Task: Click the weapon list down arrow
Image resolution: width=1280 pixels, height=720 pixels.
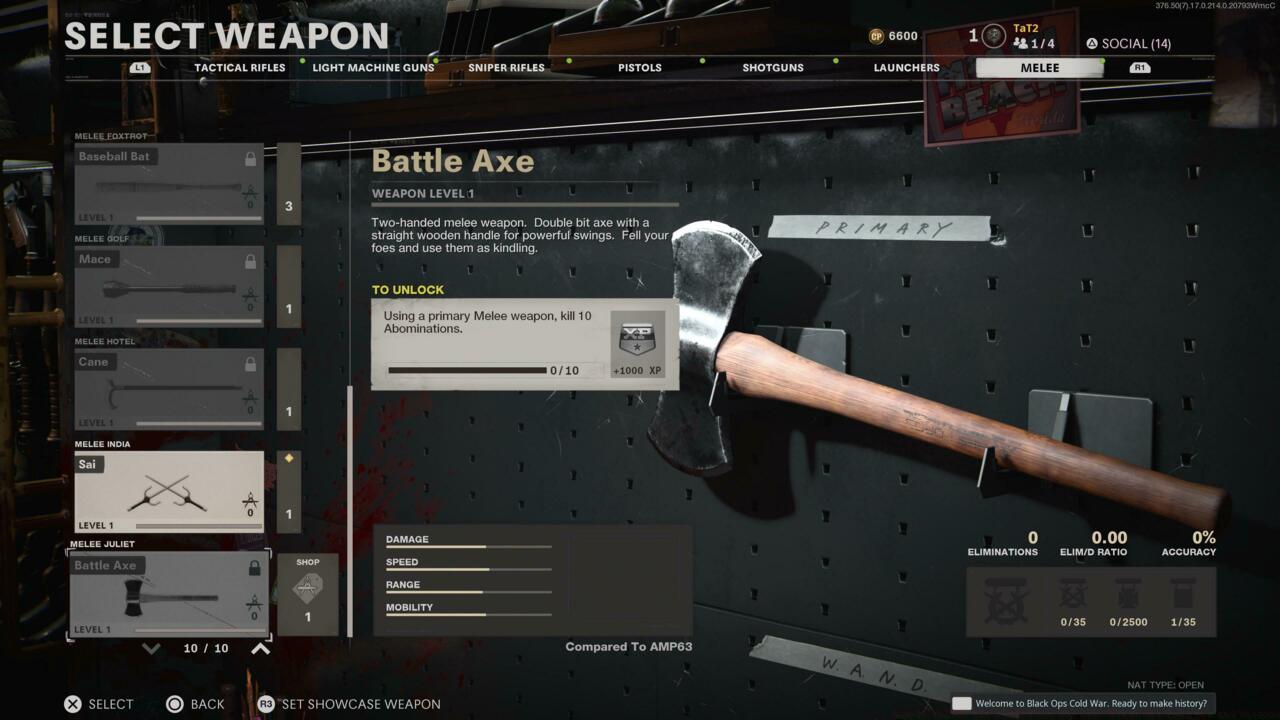Action: [151, 648]
